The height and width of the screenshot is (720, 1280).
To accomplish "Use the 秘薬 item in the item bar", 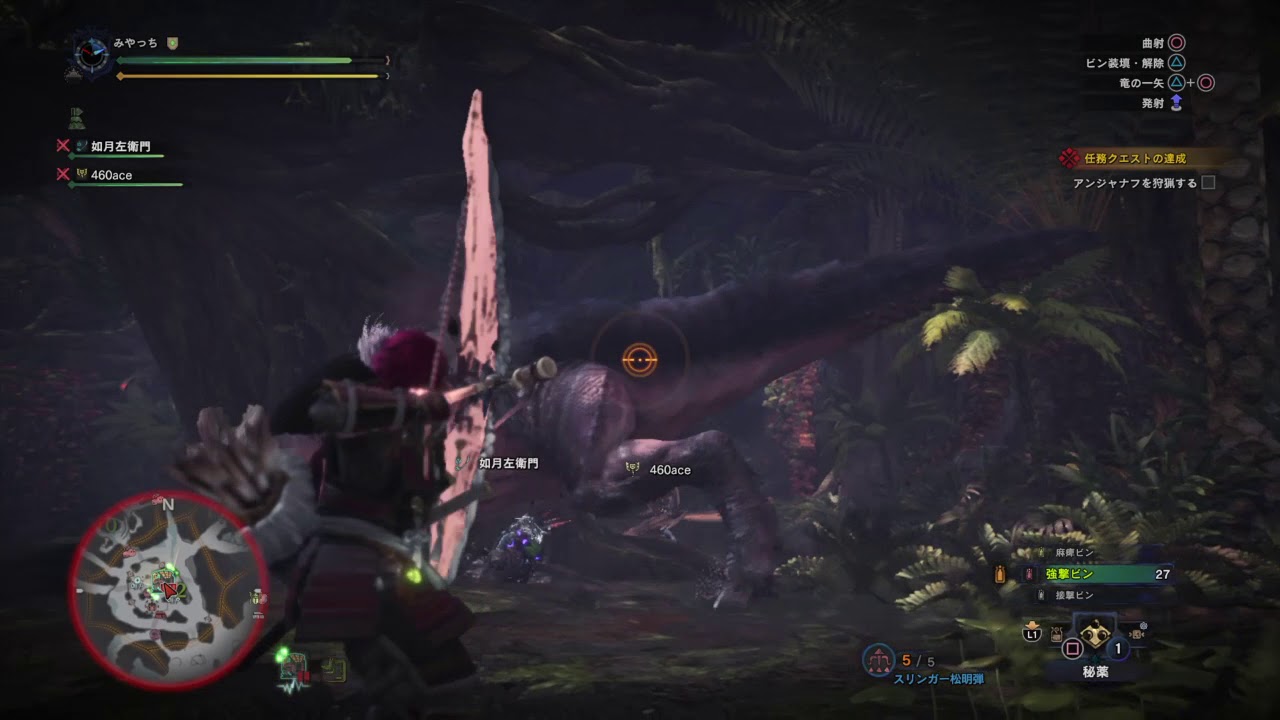I will point(1094,637).
